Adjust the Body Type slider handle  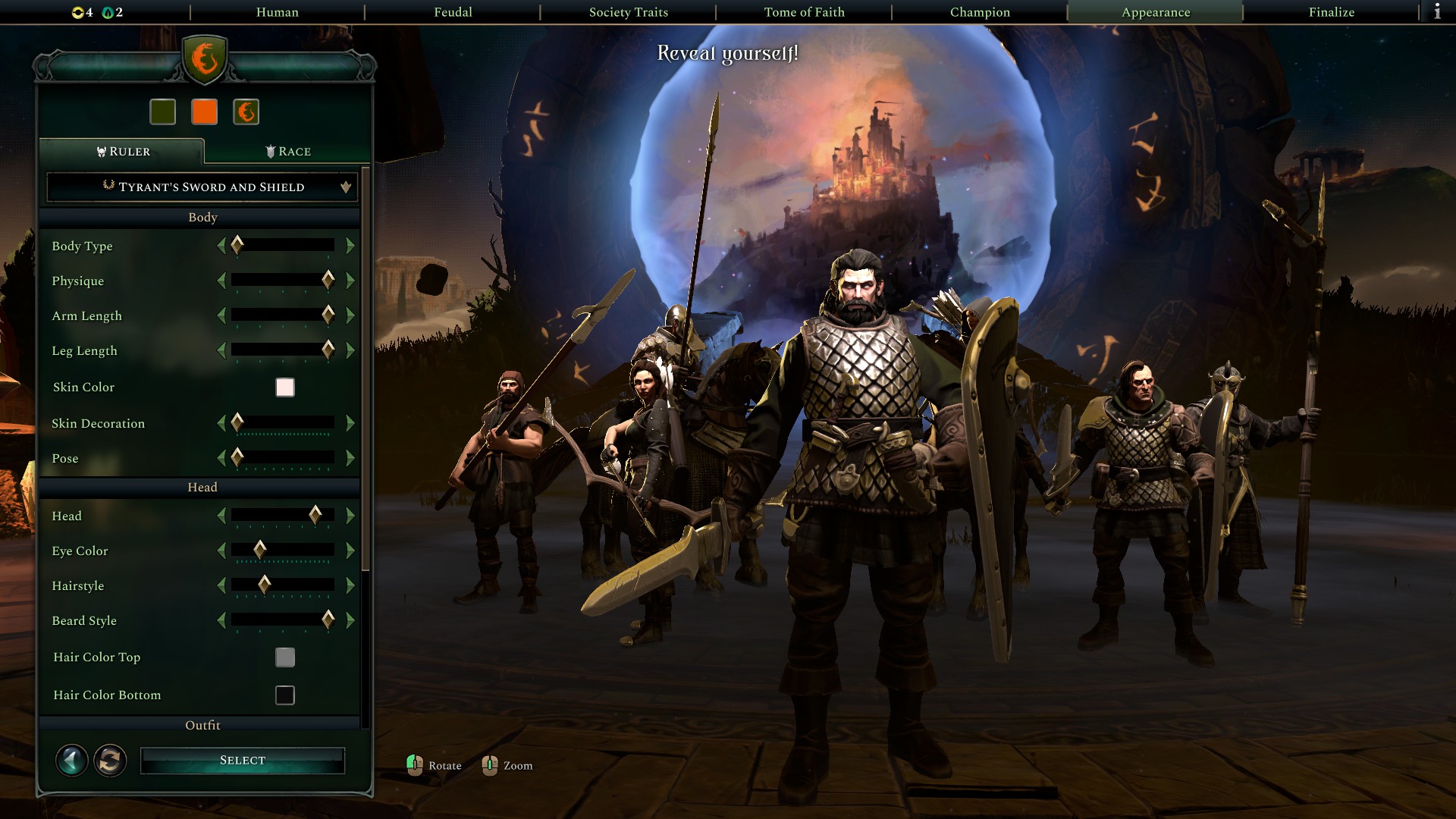[237, 245]
